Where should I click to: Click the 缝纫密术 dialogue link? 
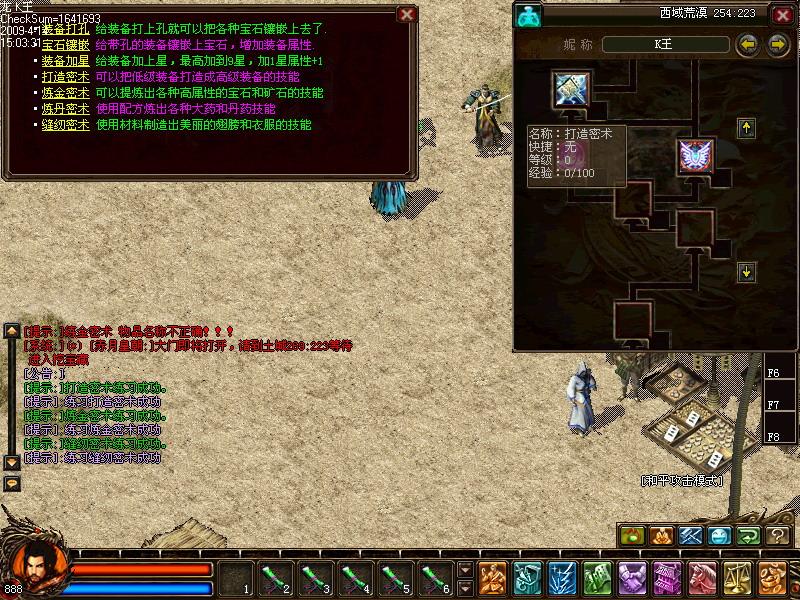click(x=66, y=125)
